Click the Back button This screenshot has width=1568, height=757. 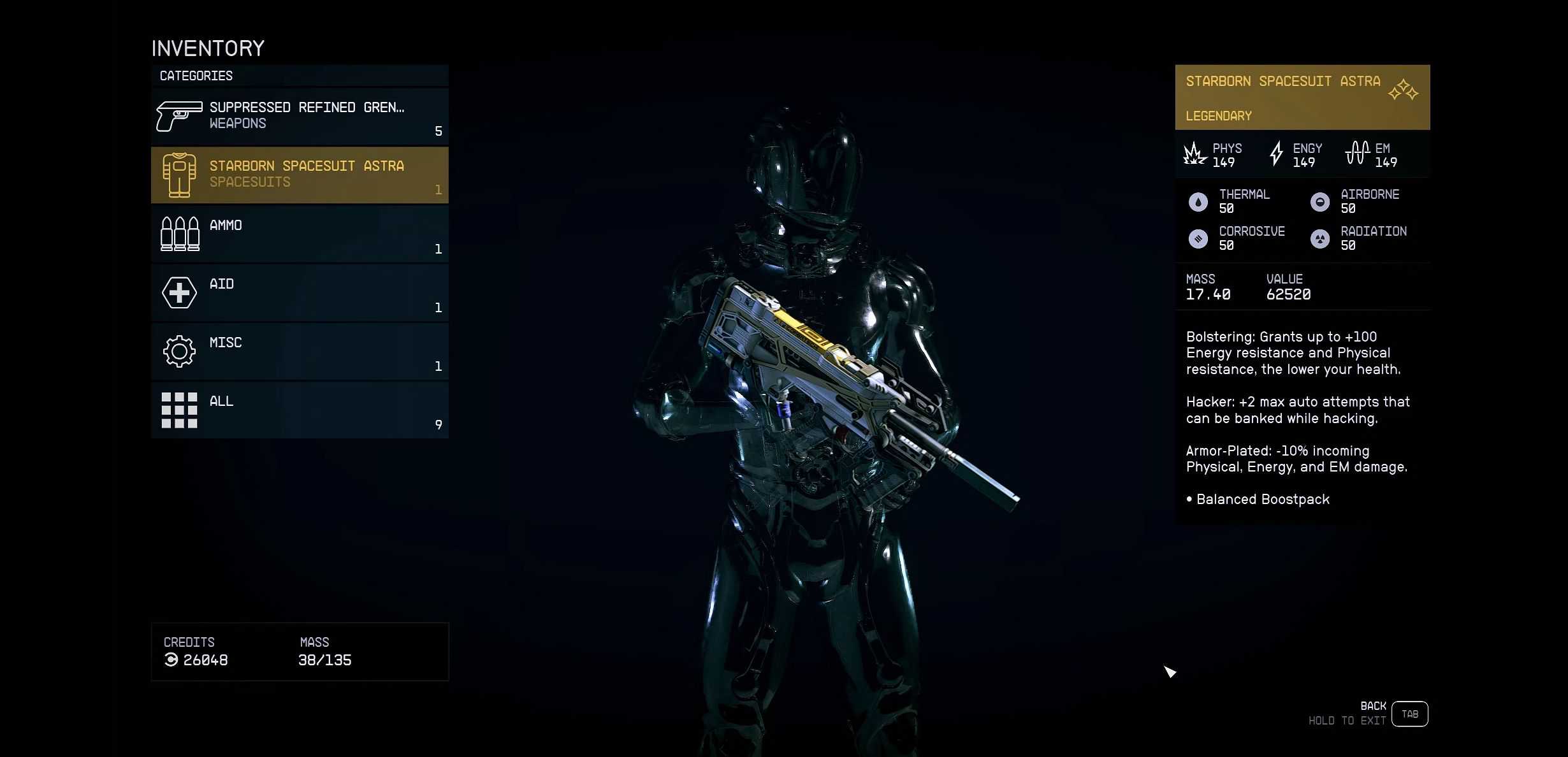1409,714
